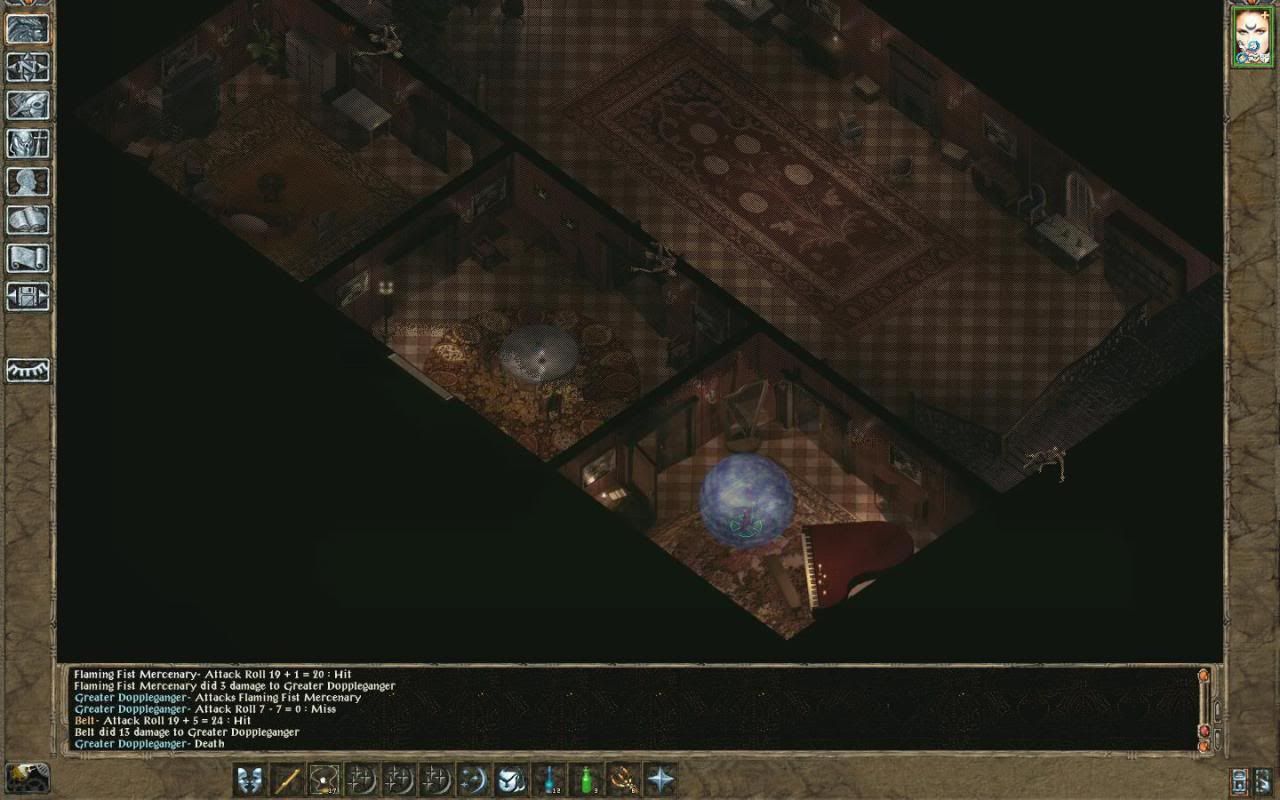1280x800 pixels.
Task: Open options via the floppy disk icon
Action: 28,297
